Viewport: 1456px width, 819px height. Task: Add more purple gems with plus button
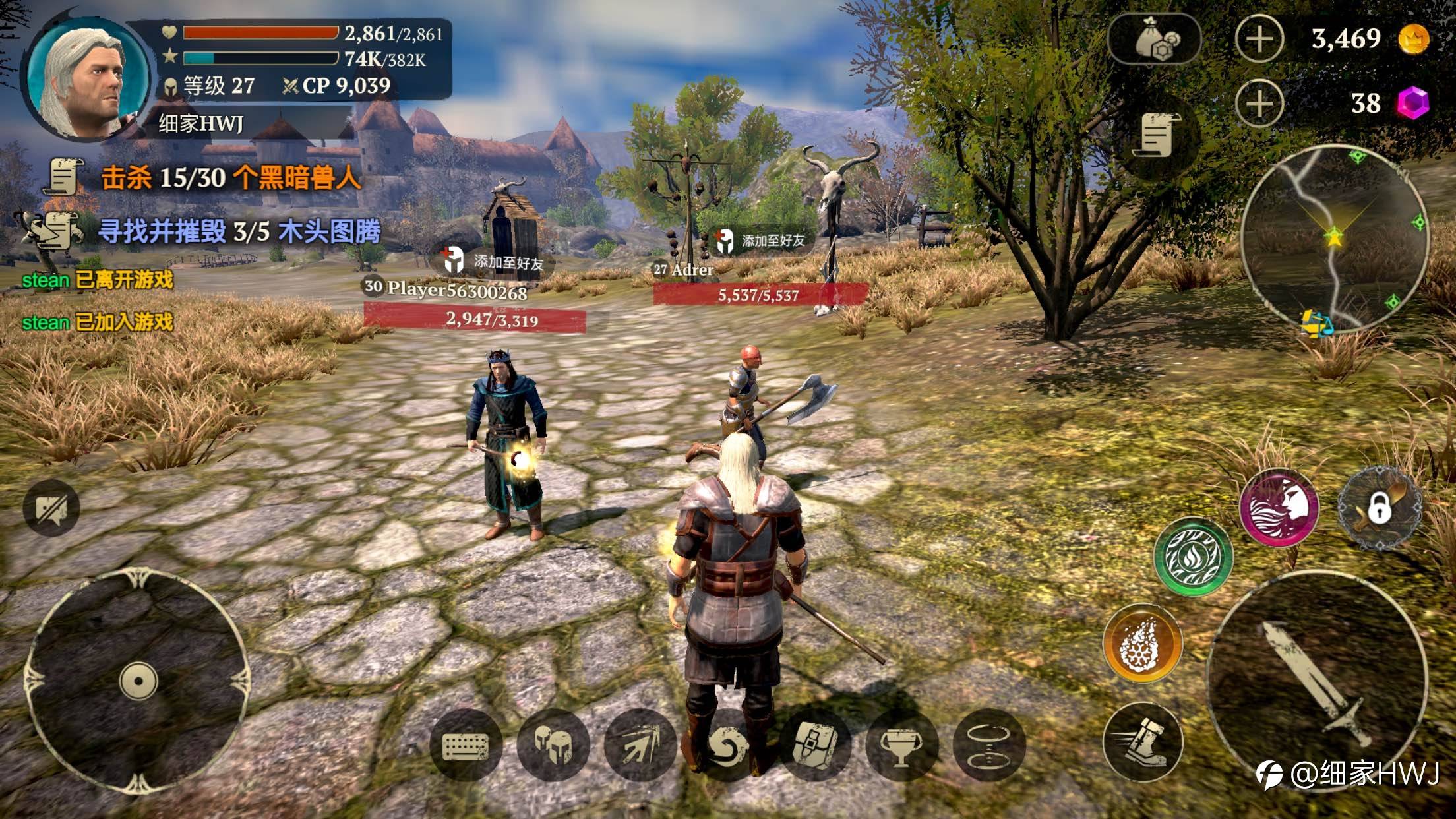click(1259, 104)
